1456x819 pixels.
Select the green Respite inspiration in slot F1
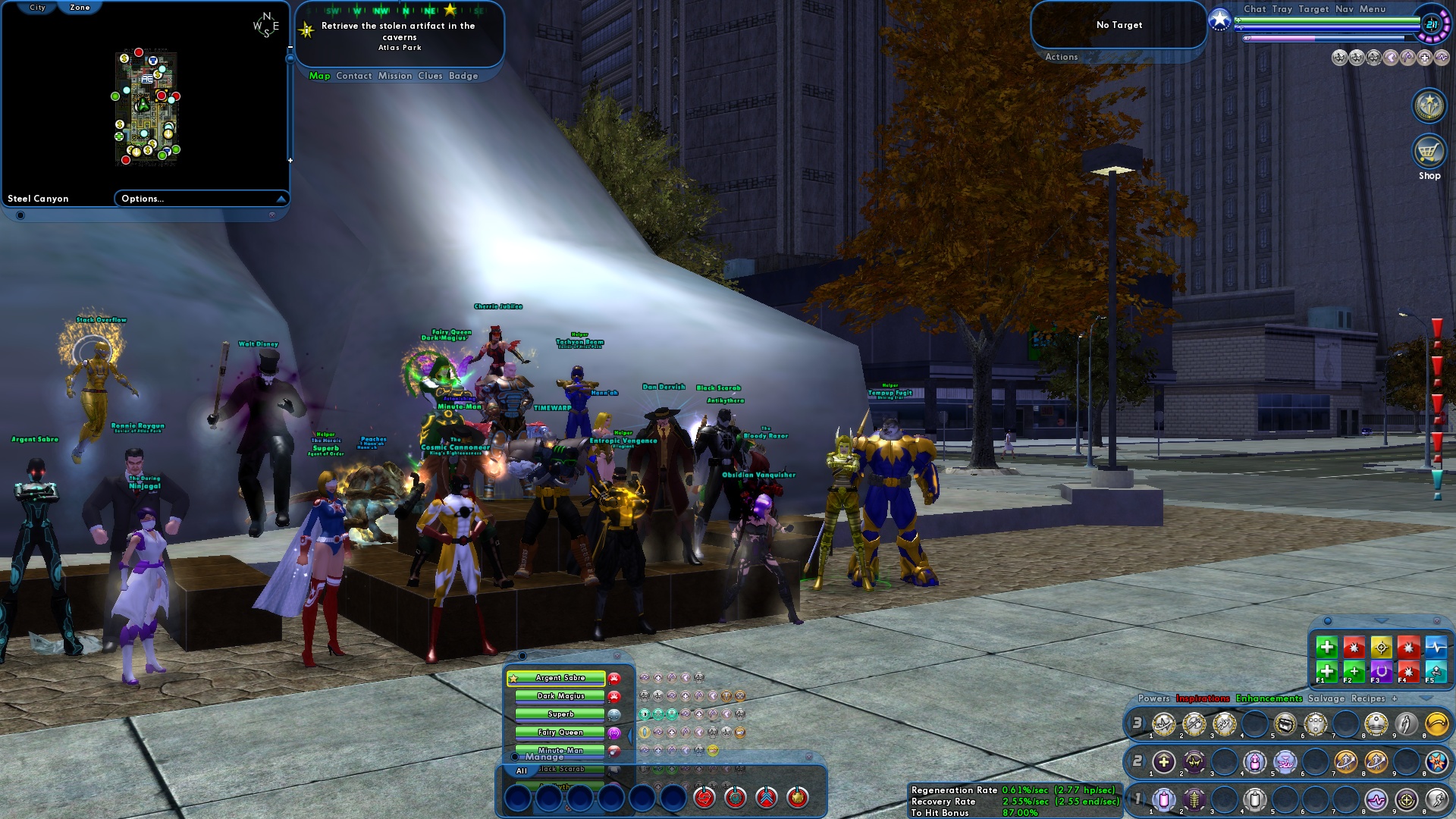[1327, 673]
